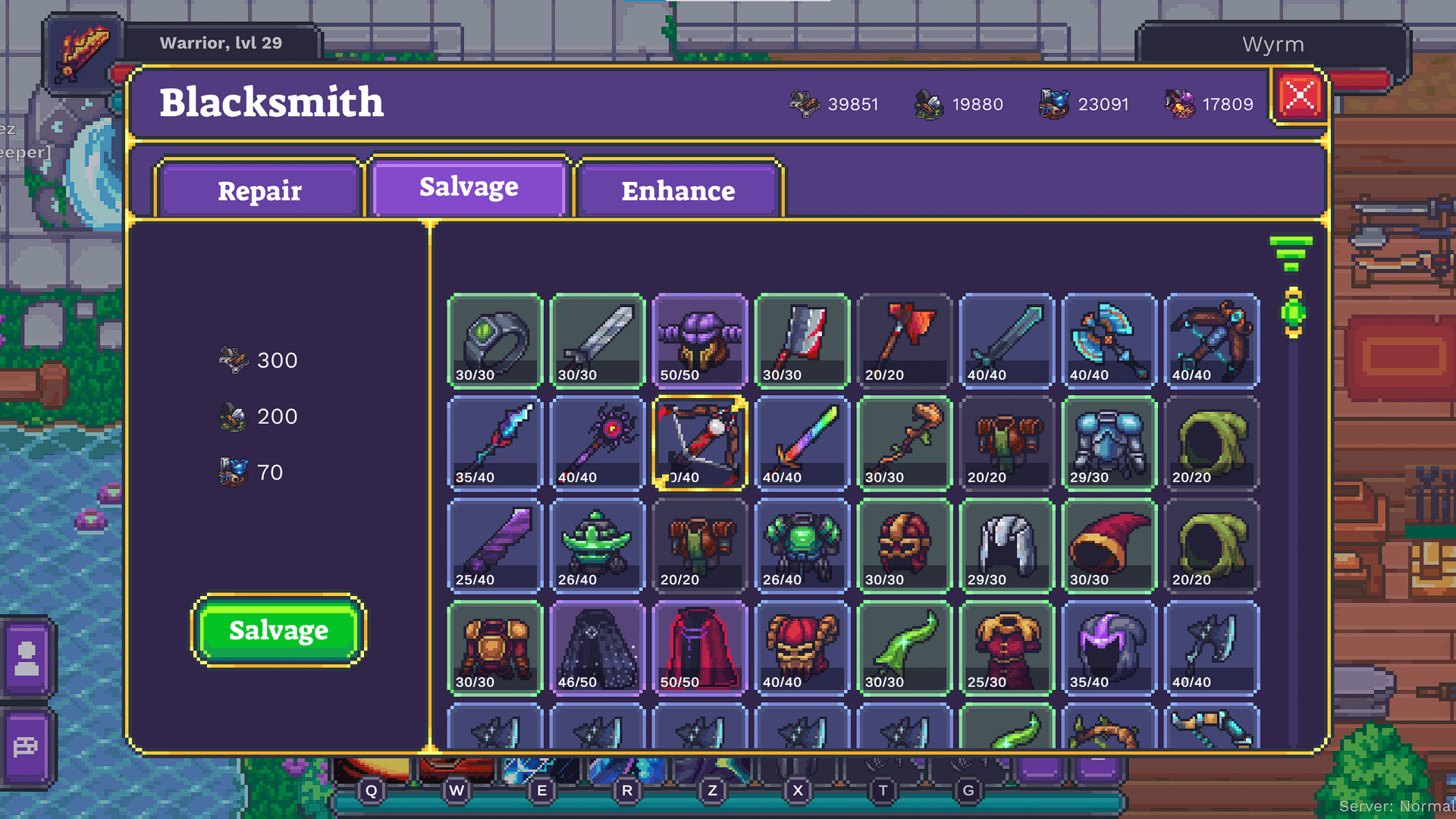
Task: Click the green gem indicator below the filter
Action: click(1293, 312)
